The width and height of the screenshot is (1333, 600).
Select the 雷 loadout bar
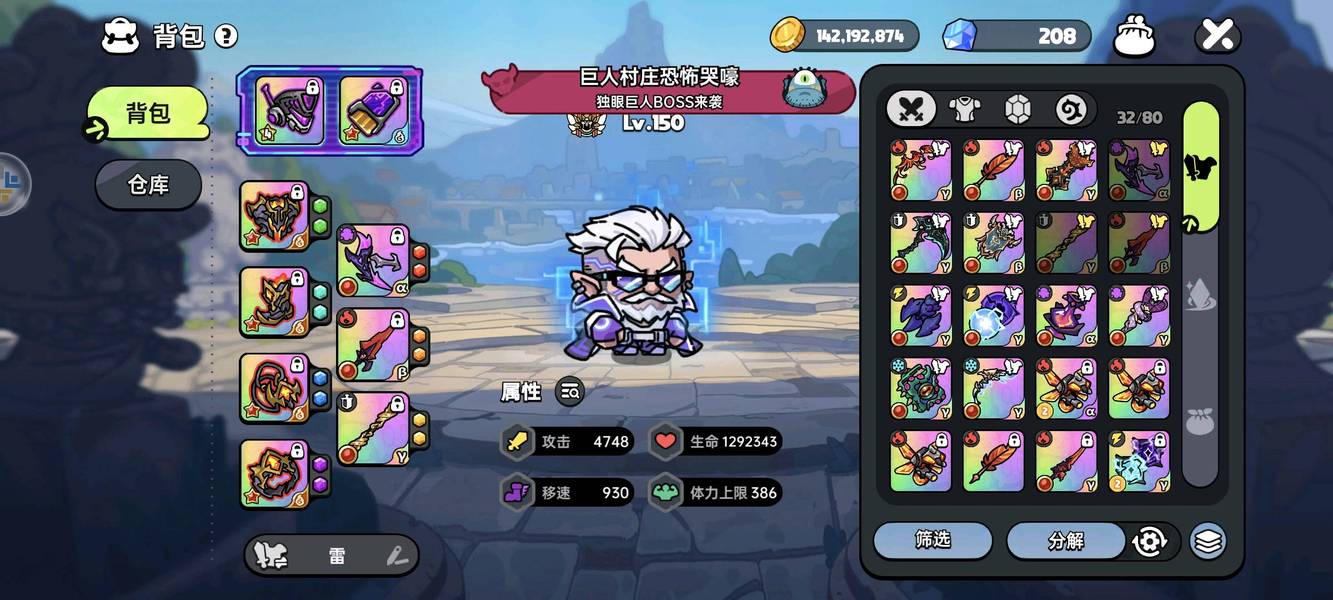click(331, 555)
